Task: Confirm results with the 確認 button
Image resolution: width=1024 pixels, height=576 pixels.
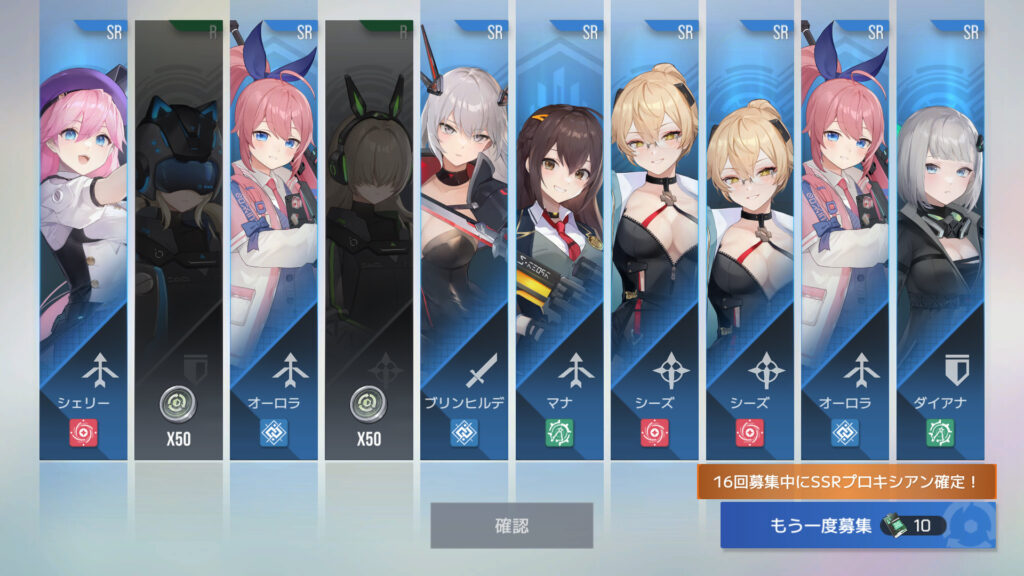Action: (511, 525)
